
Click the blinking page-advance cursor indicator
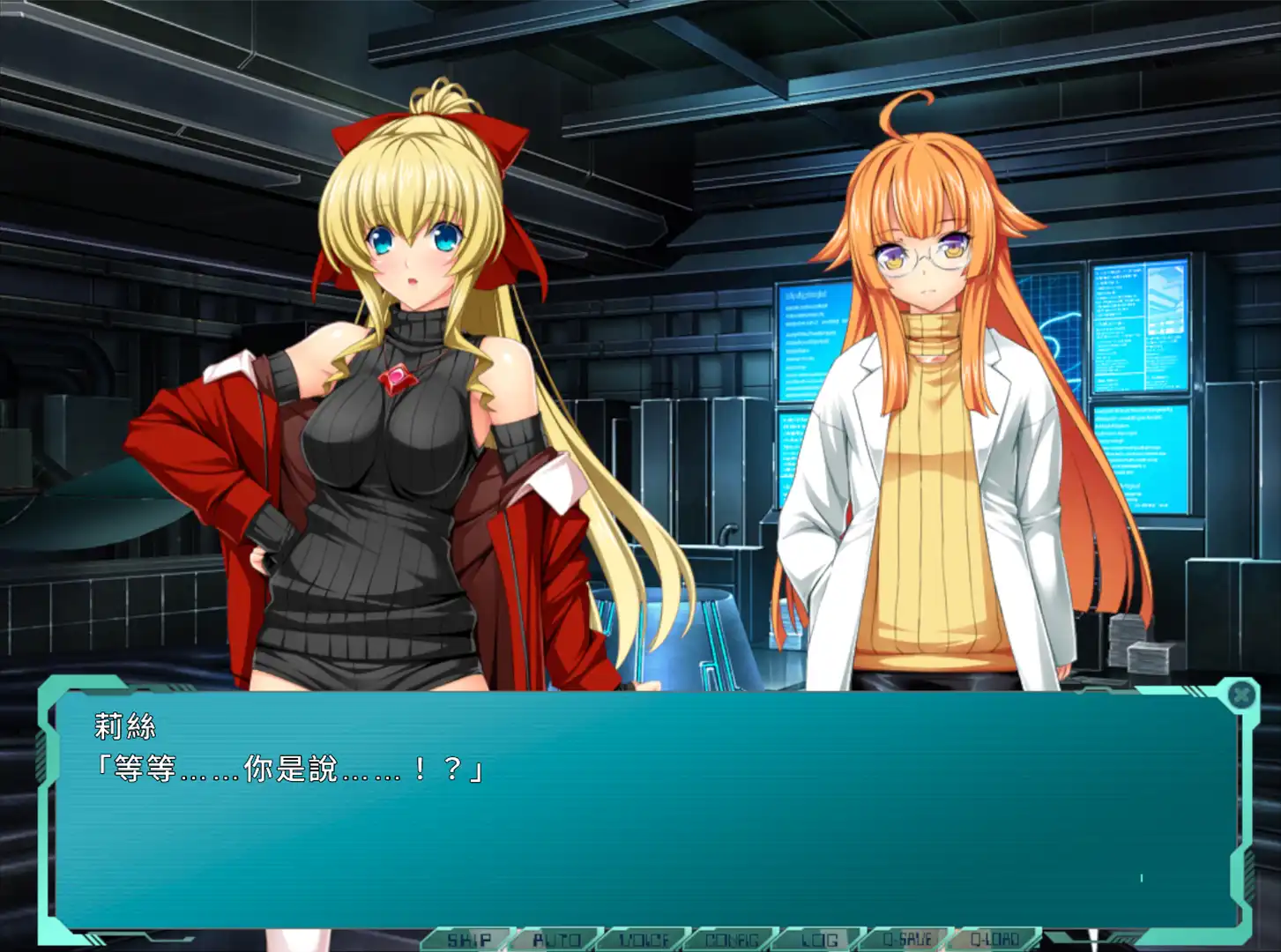pyautogui.click(x=1142, y=877)
